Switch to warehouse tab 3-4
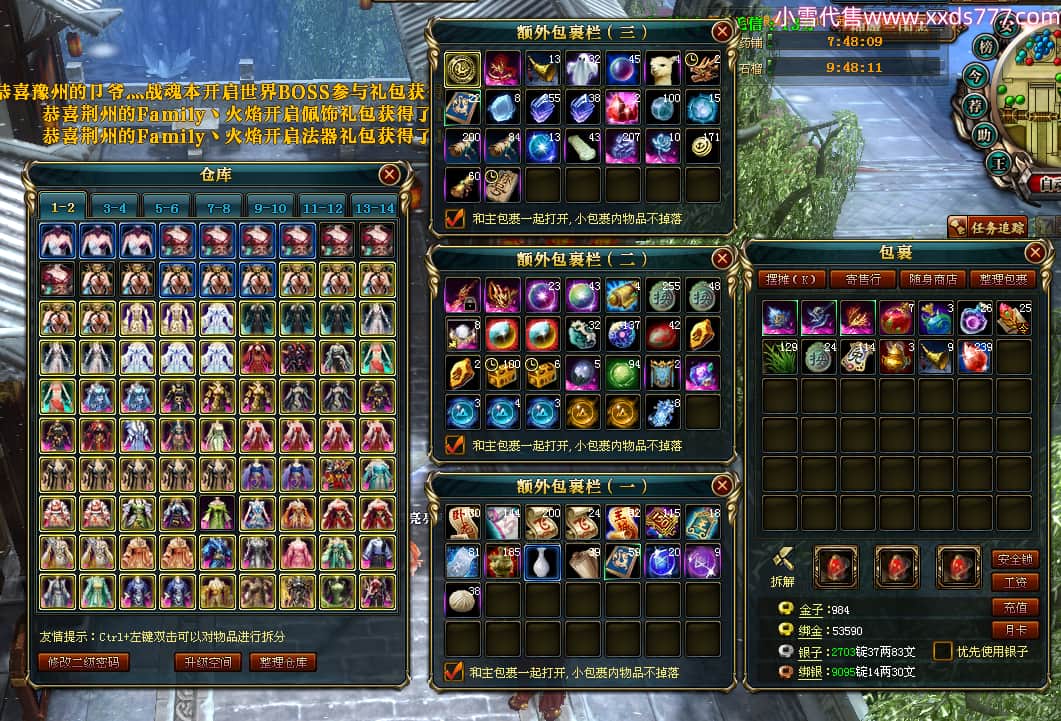Screen dimensions: 1061x721 pyautogui.click(x=114, y=208)
